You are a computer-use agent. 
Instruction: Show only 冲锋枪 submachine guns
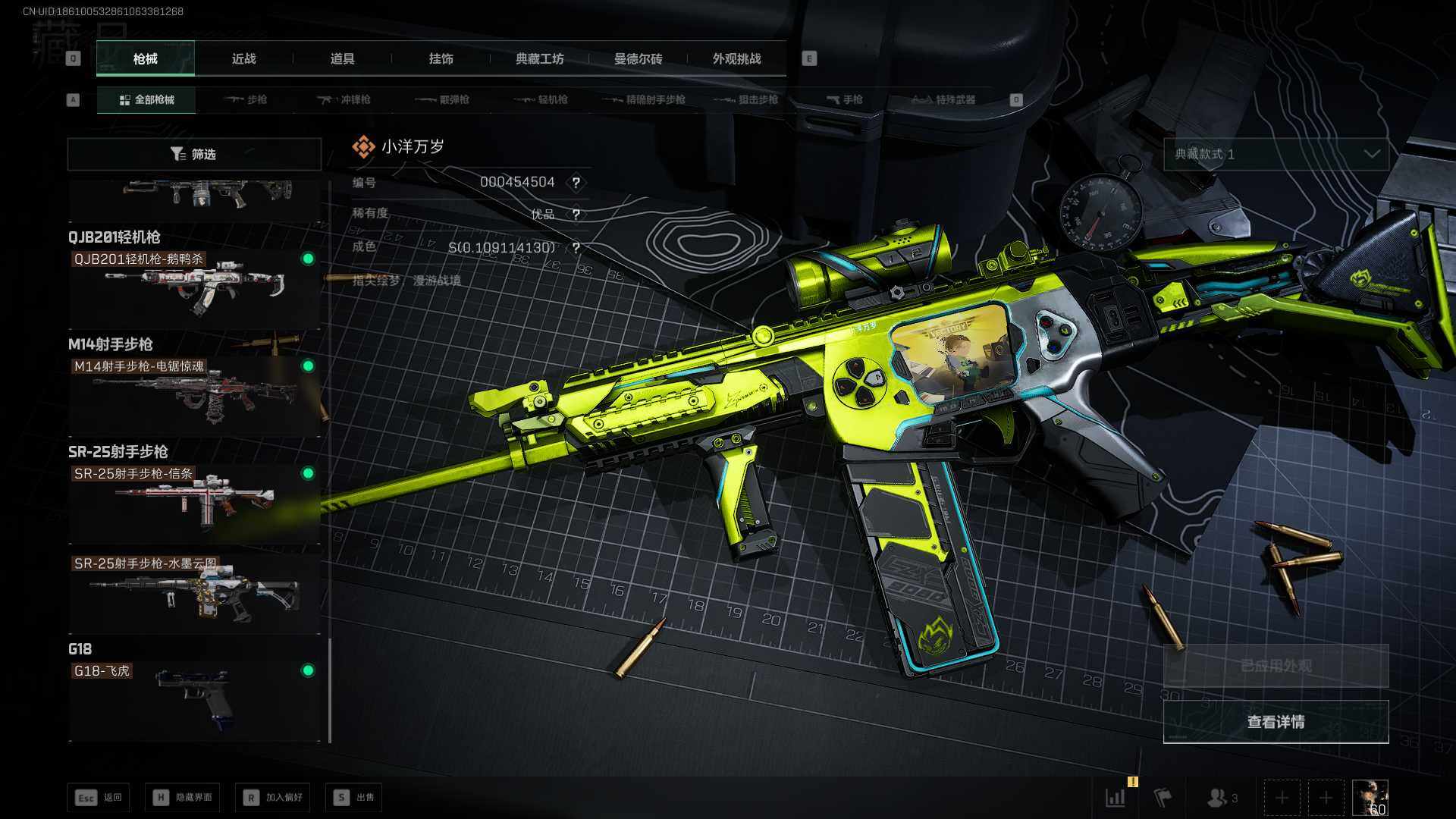(344, 100)
